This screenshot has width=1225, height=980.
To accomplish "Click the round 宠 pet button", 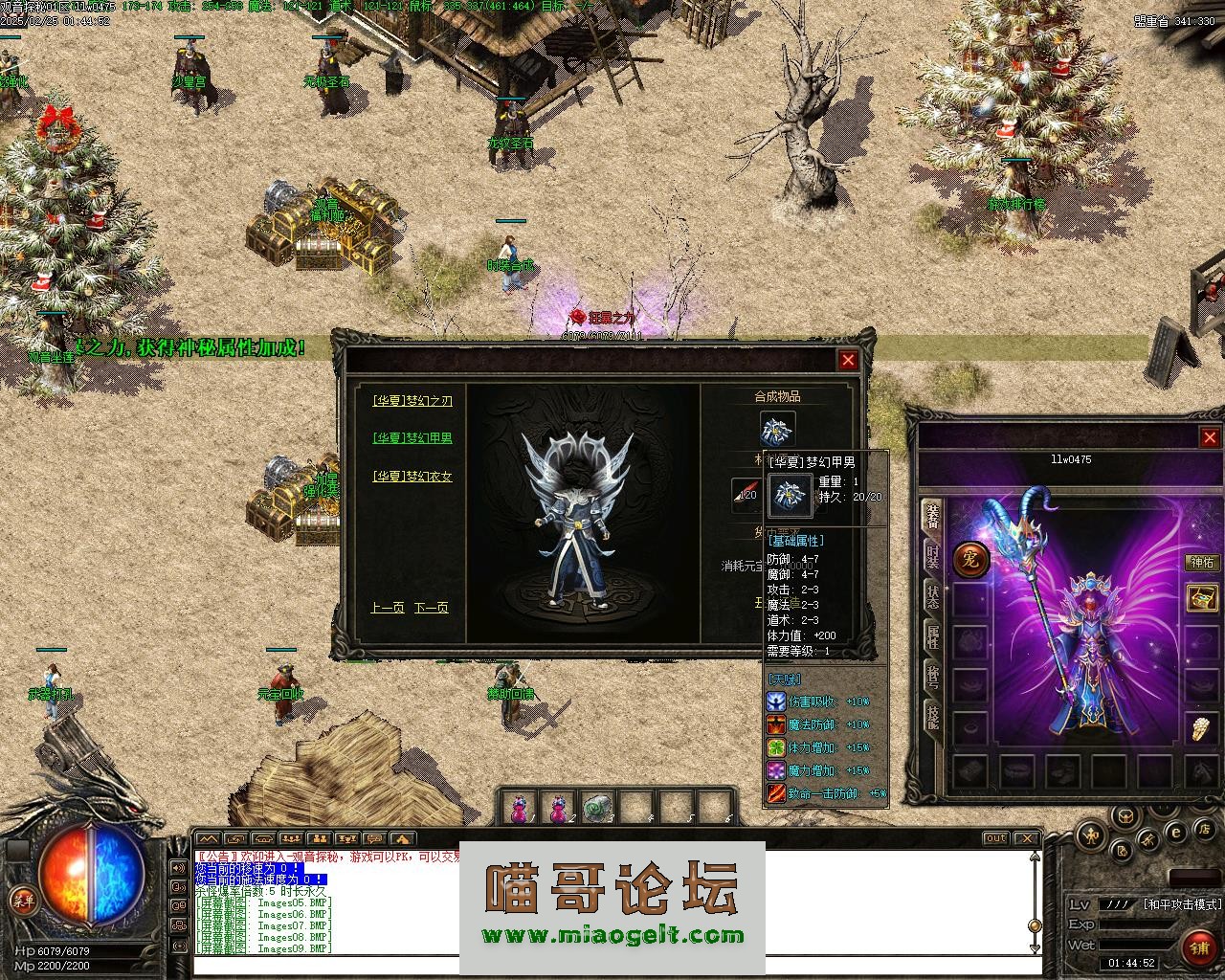I will (x=970, y=560).
